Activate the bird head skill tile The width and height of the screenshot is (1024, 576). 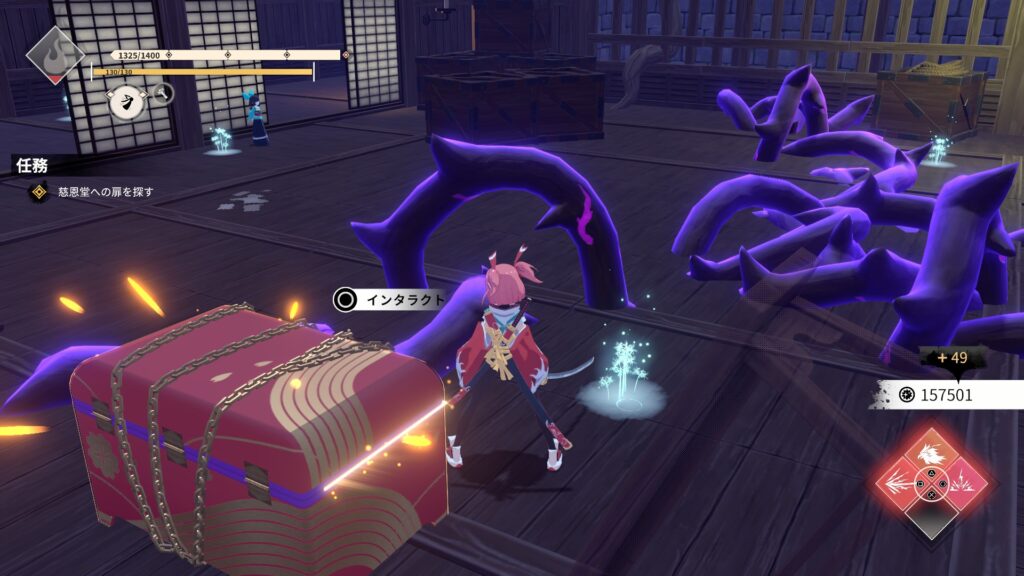click(x=931, y=453)
